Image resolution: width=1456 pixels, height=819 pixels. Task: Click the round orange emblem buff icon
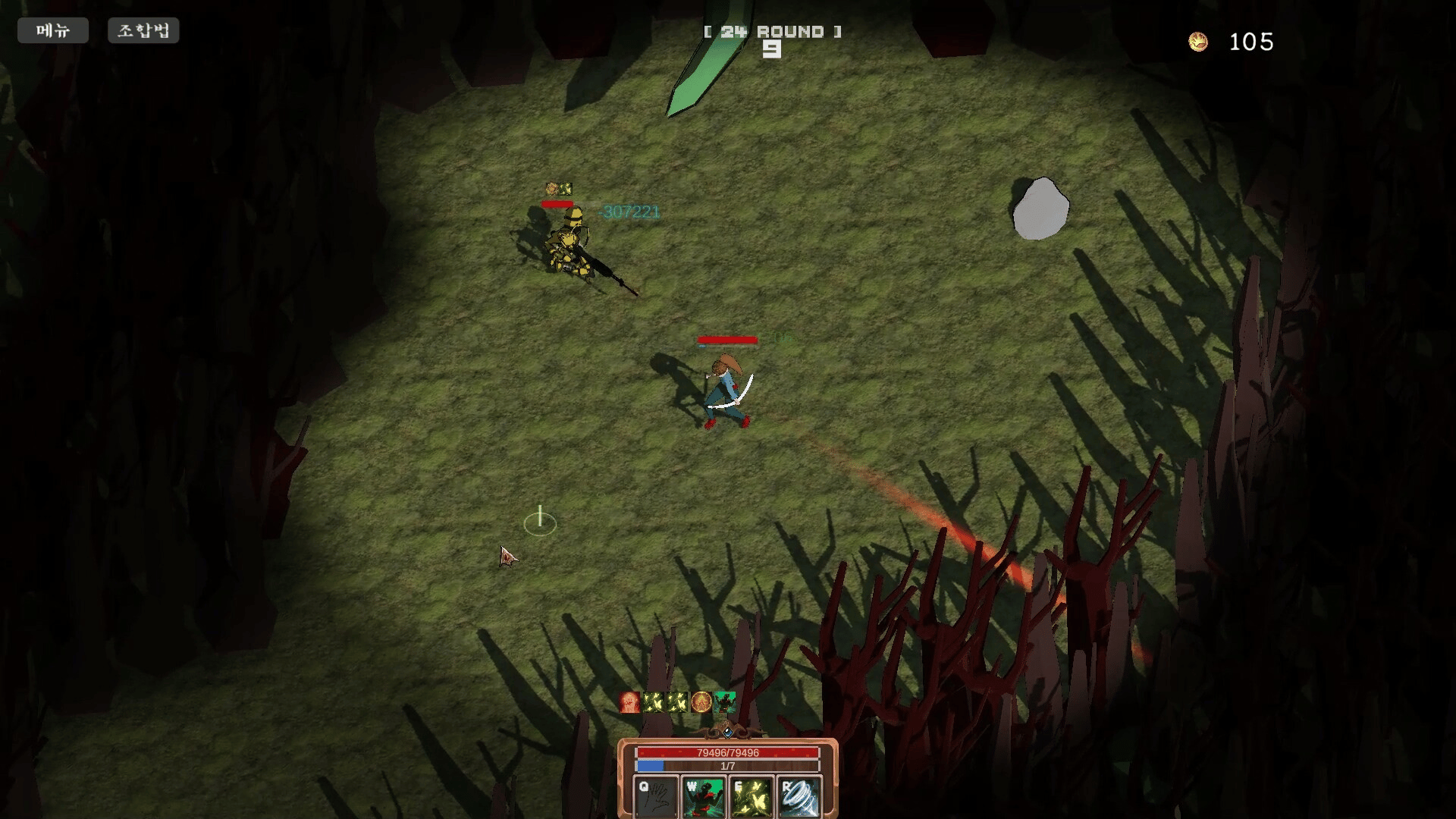click(x=701, y=702)
